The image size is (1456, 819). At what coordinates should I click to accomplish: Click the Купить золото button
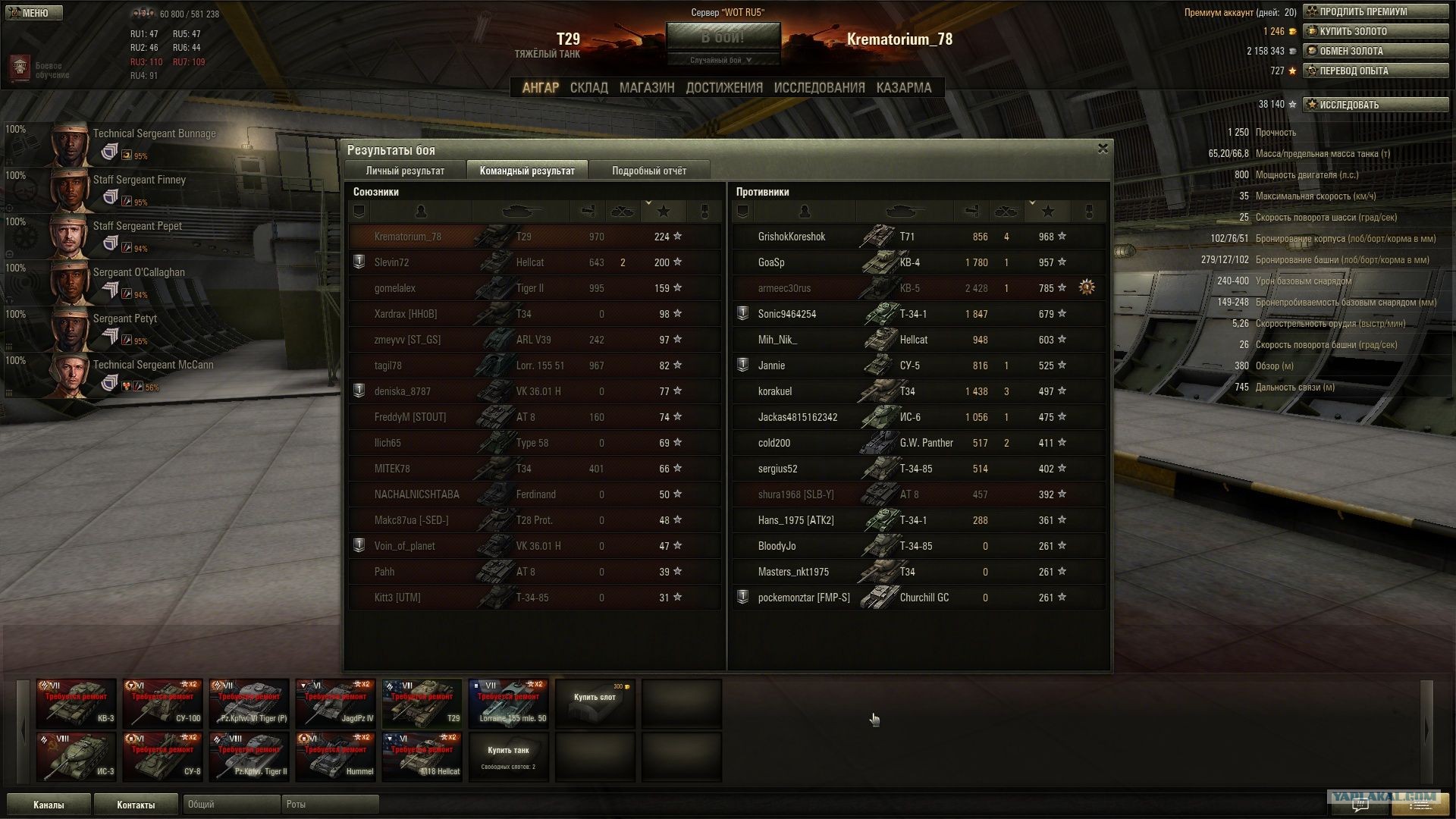1375,31
